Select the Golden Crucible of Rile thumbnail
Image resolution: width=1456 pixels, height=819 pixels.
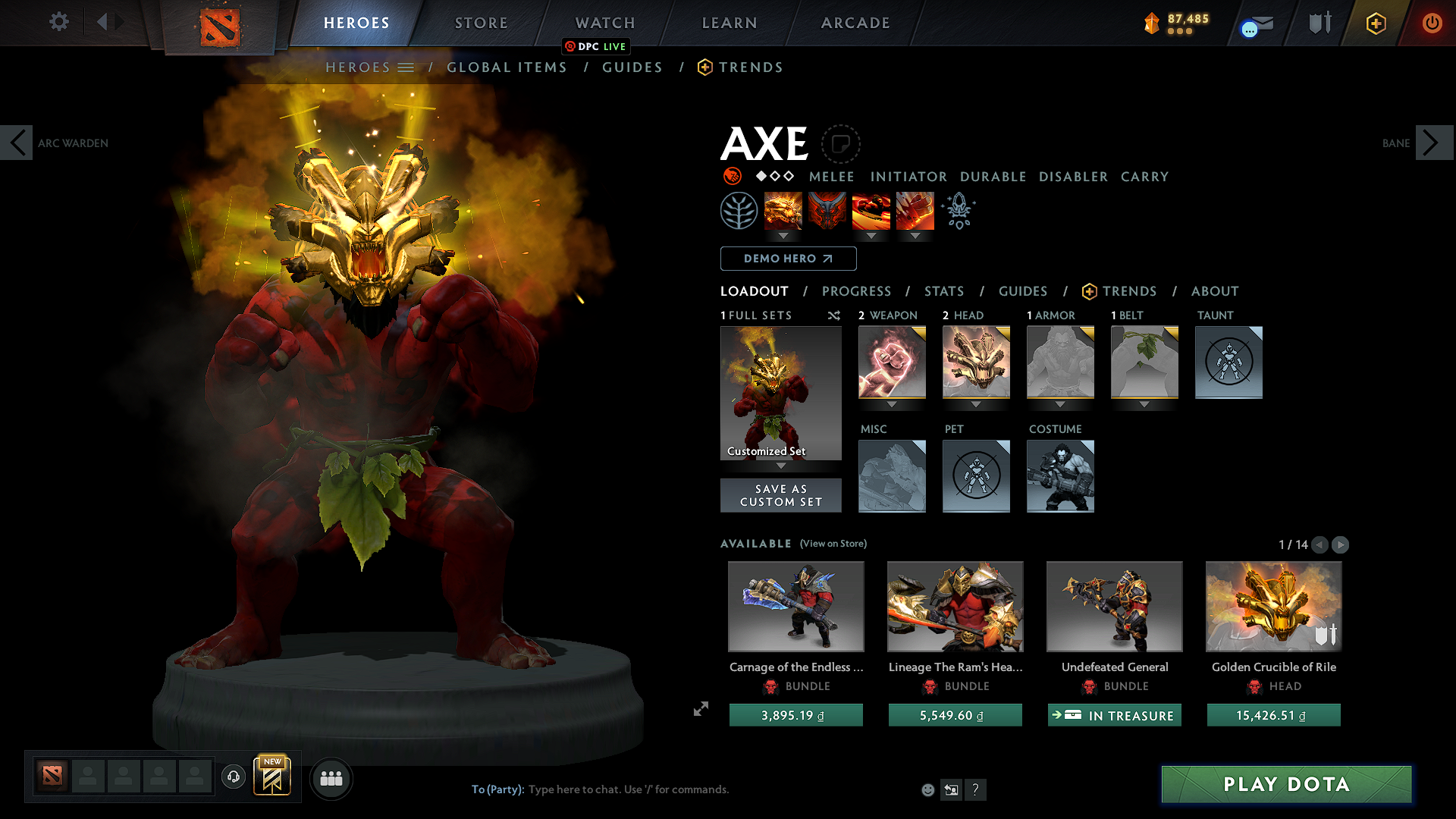1272,606
